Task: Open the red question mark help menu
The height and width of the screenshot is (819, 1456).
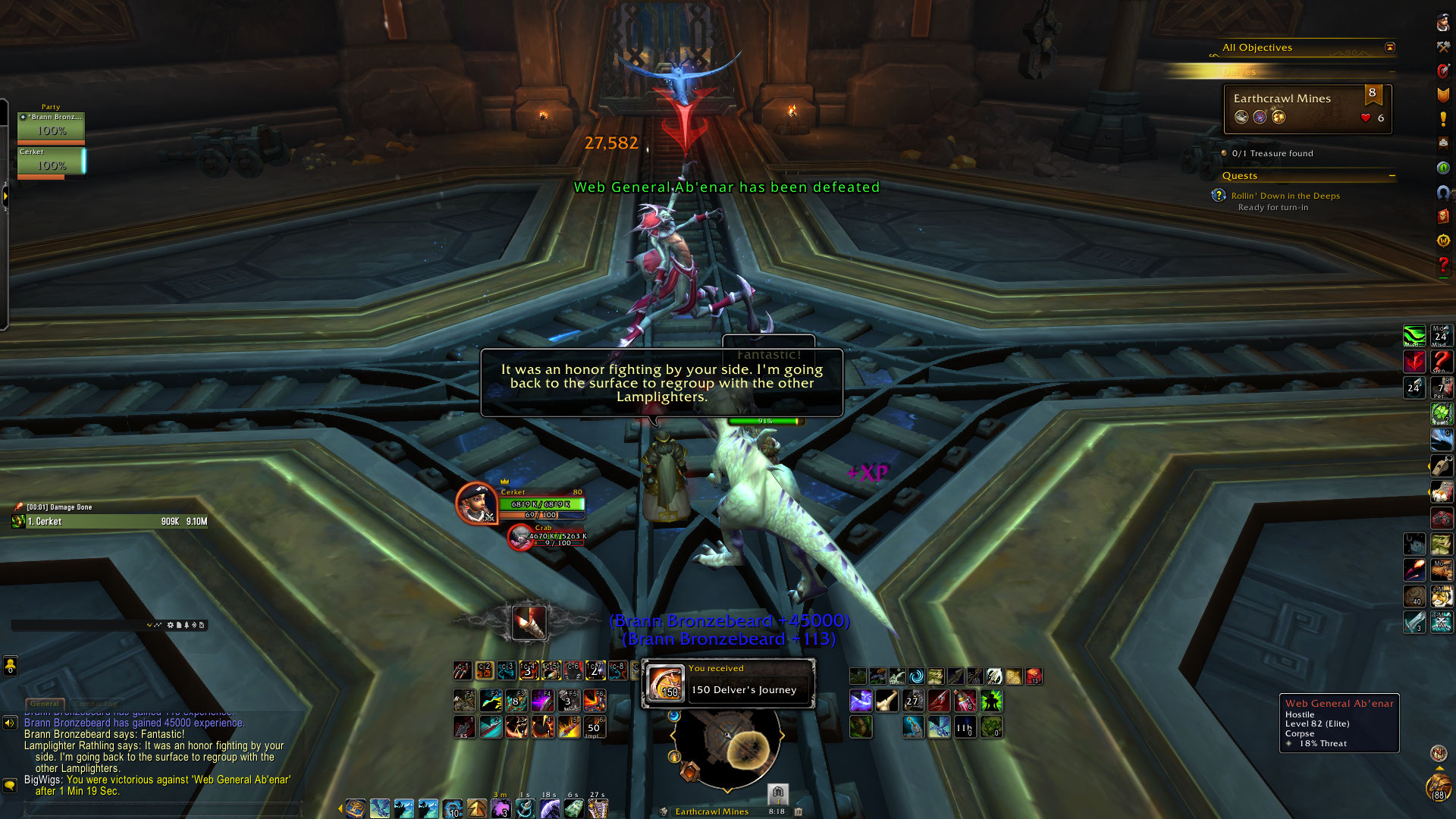Action: (1442, 265)
